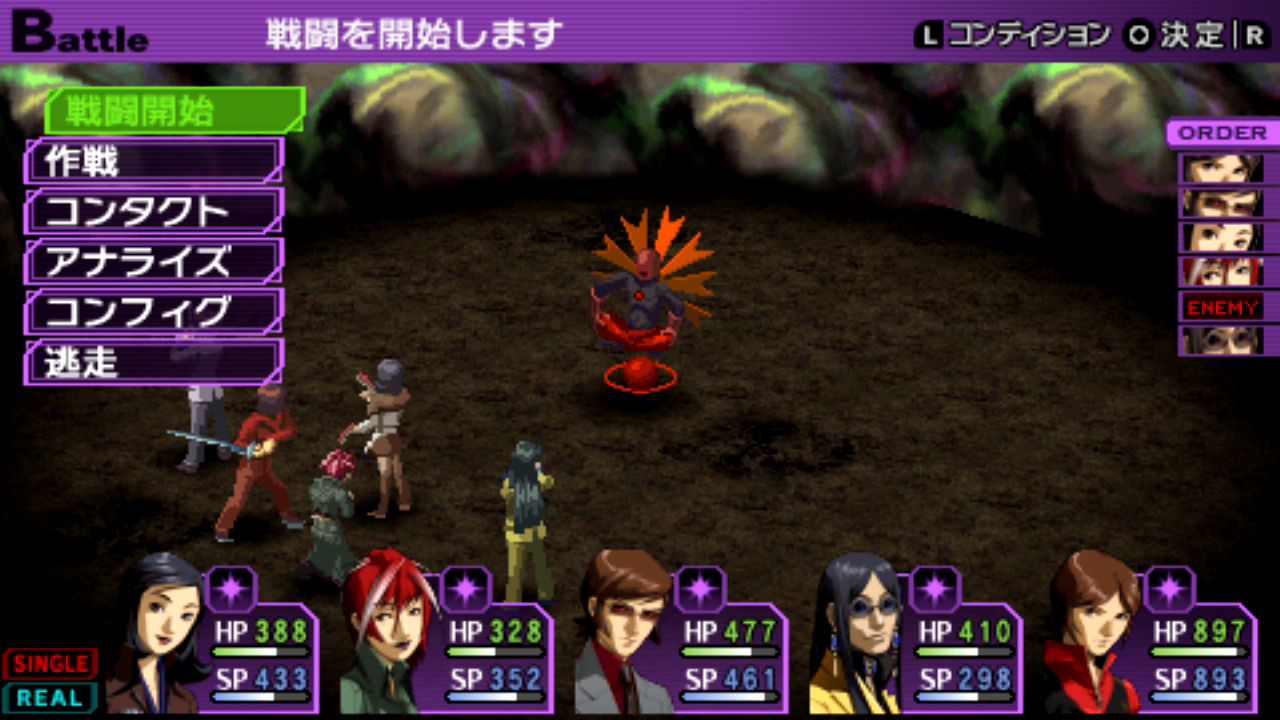1280x720 pixels.
Task: Select the アナライズ option
Action: [153, 262]
